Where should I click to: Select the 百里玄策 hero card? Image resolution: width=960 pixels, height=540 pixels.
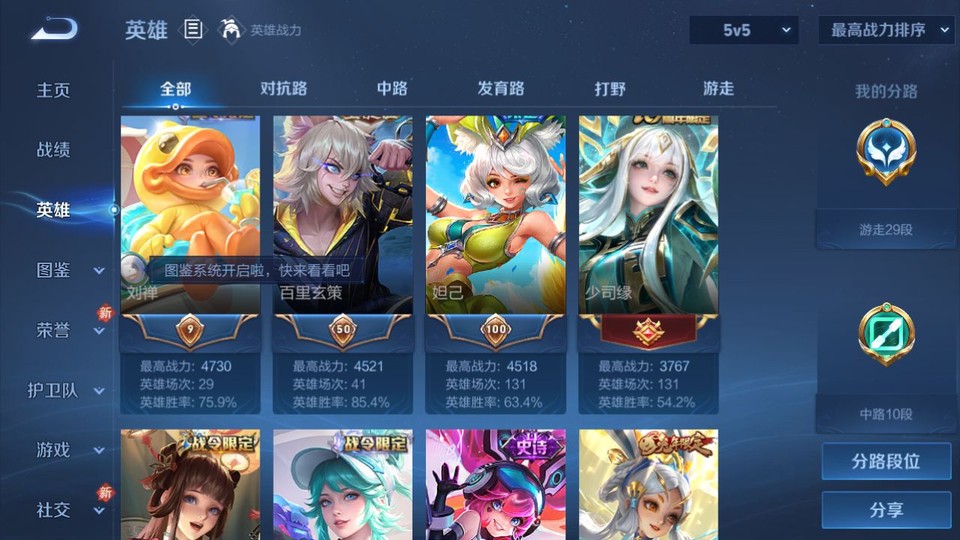(x=343, y=215)
